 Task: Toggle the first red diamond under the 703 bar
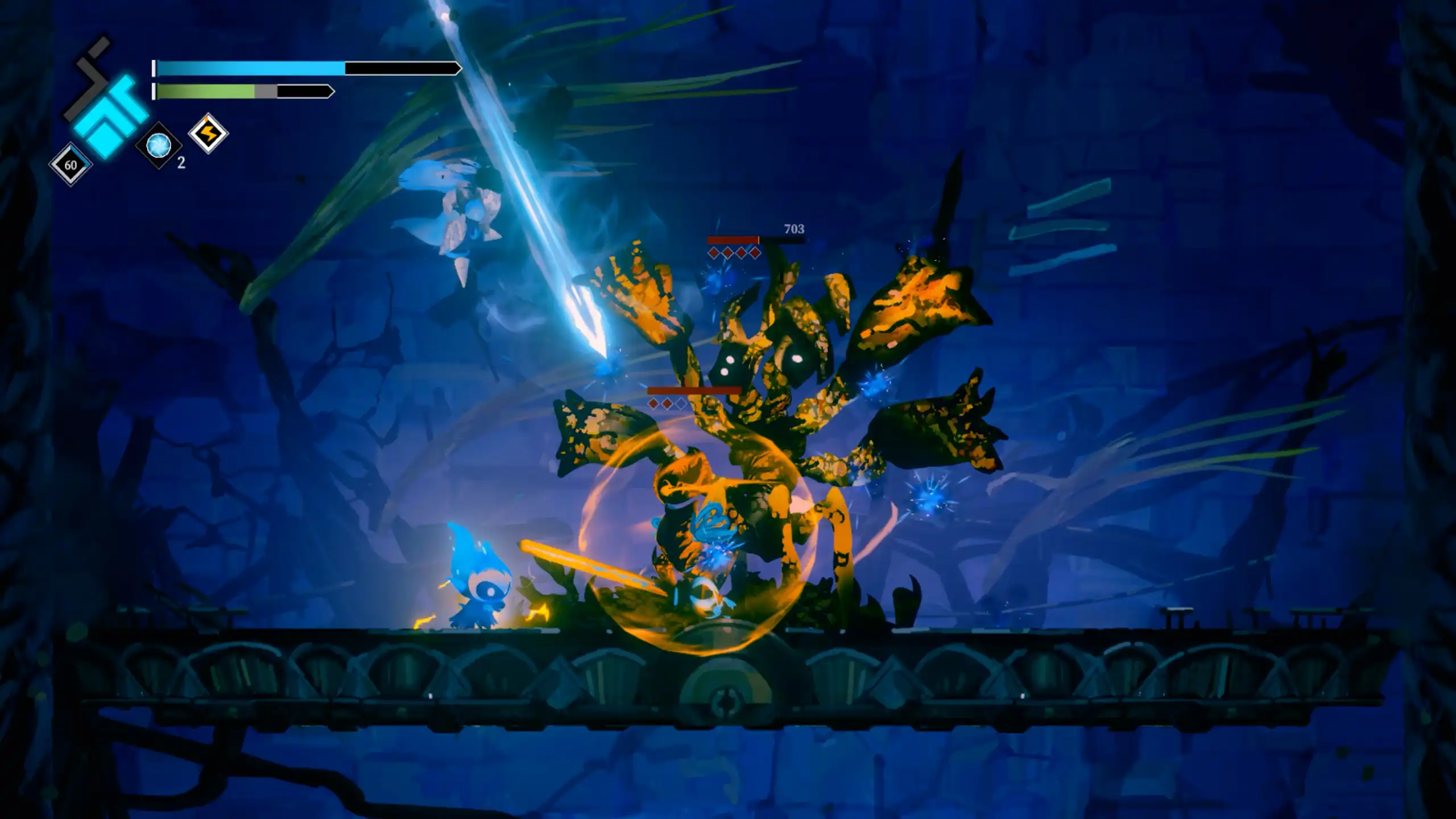coord(713,253)
